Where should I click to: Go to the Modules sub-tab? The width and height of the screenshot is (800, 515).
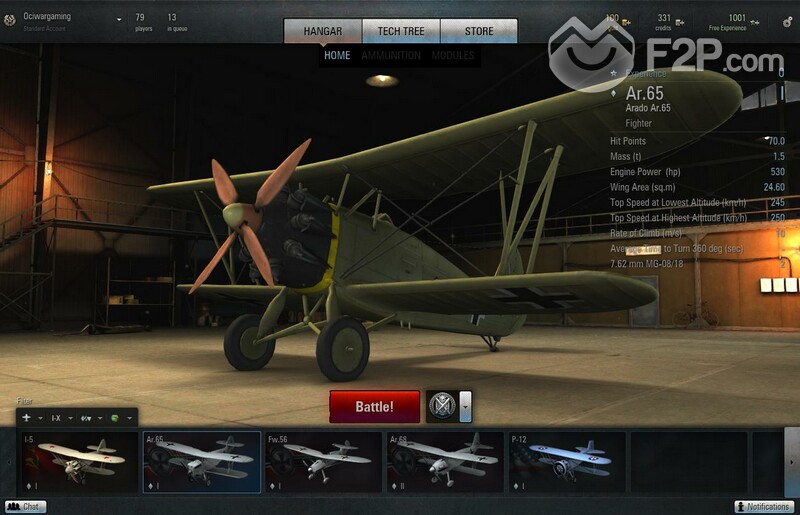coord(453,56)
